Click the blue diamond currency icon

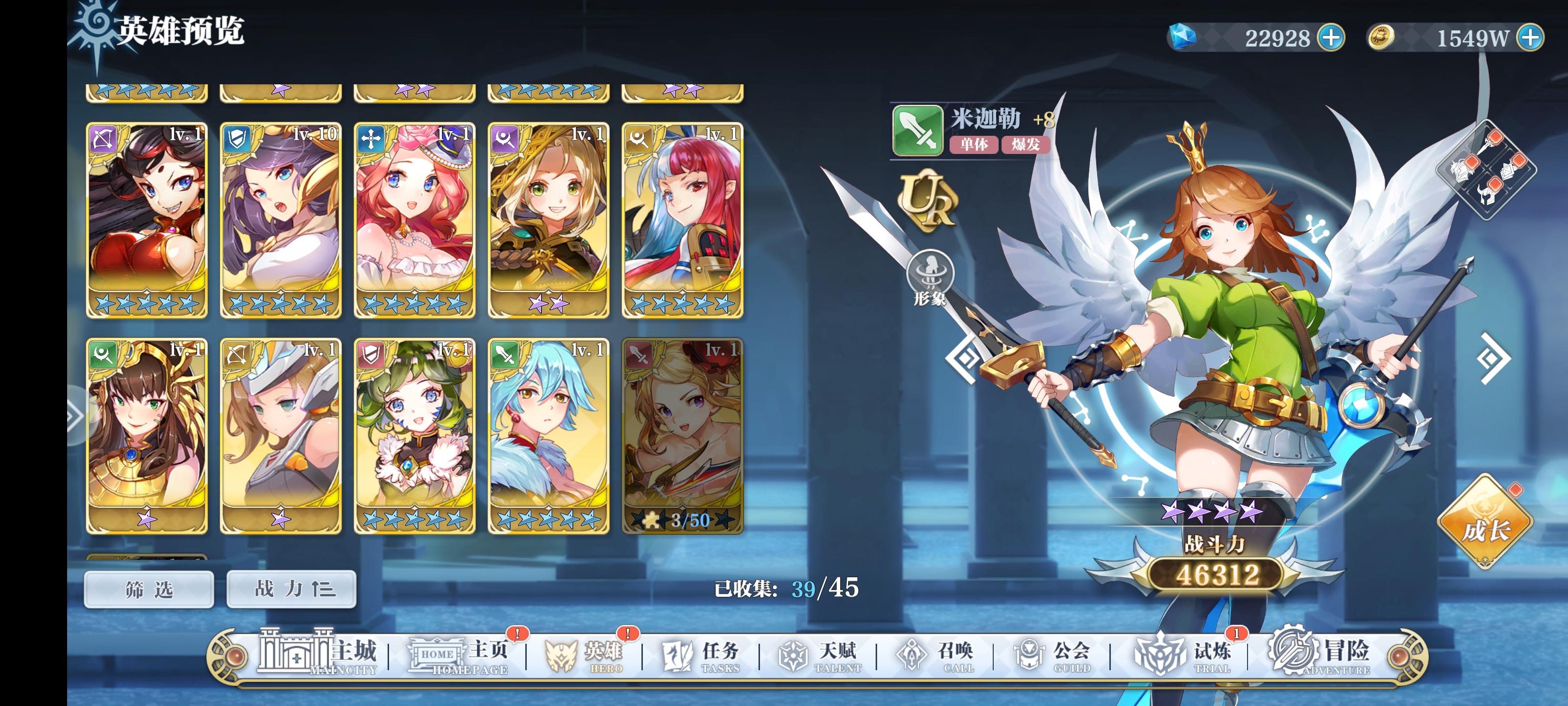(x=1183, y=37)
